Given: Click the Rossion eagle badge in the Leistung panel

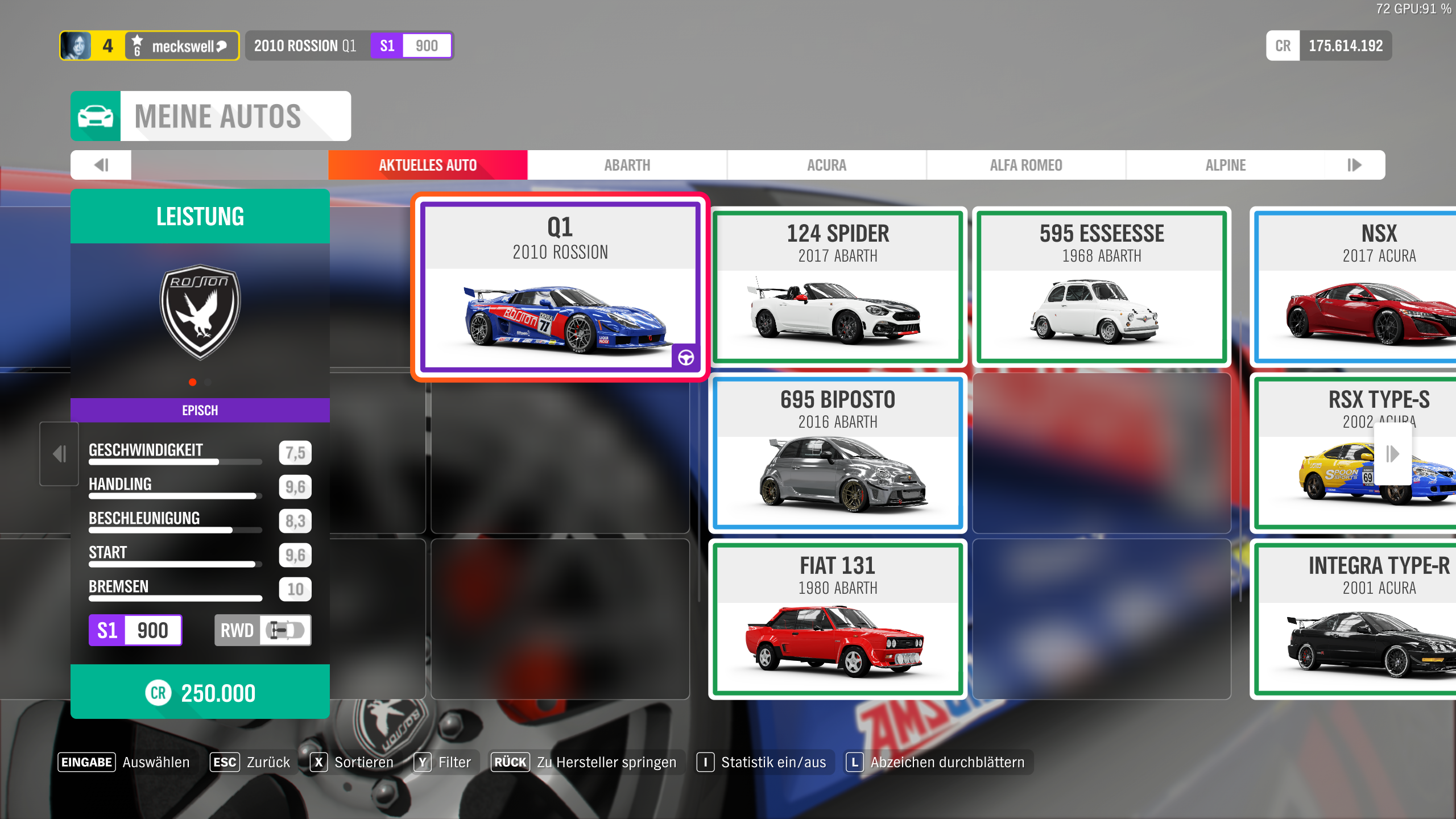Looking at the screenshot, I should tap(200, 312).
